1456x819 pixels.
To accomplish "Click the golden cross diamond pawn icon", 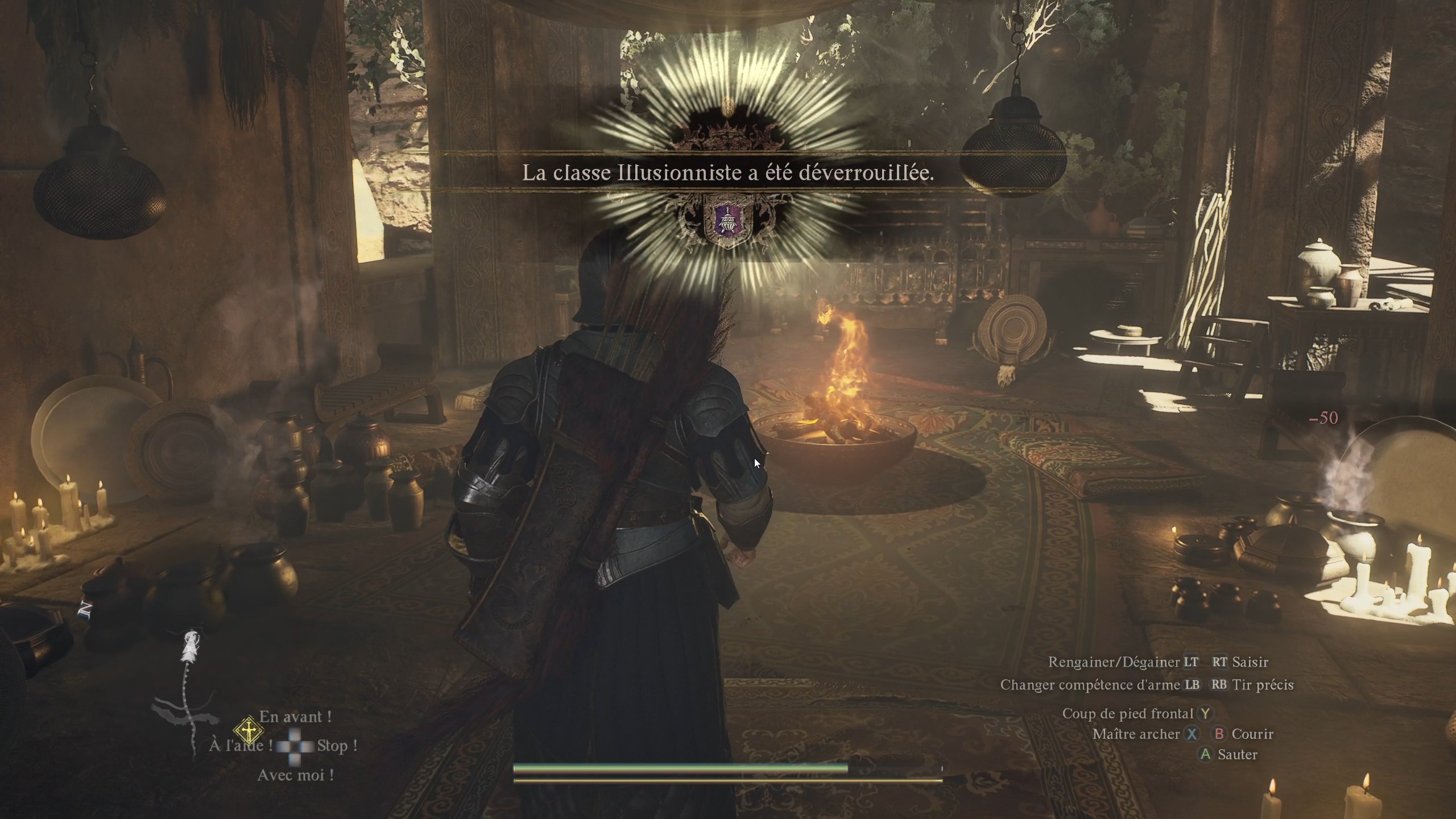I will click(248, 731).
